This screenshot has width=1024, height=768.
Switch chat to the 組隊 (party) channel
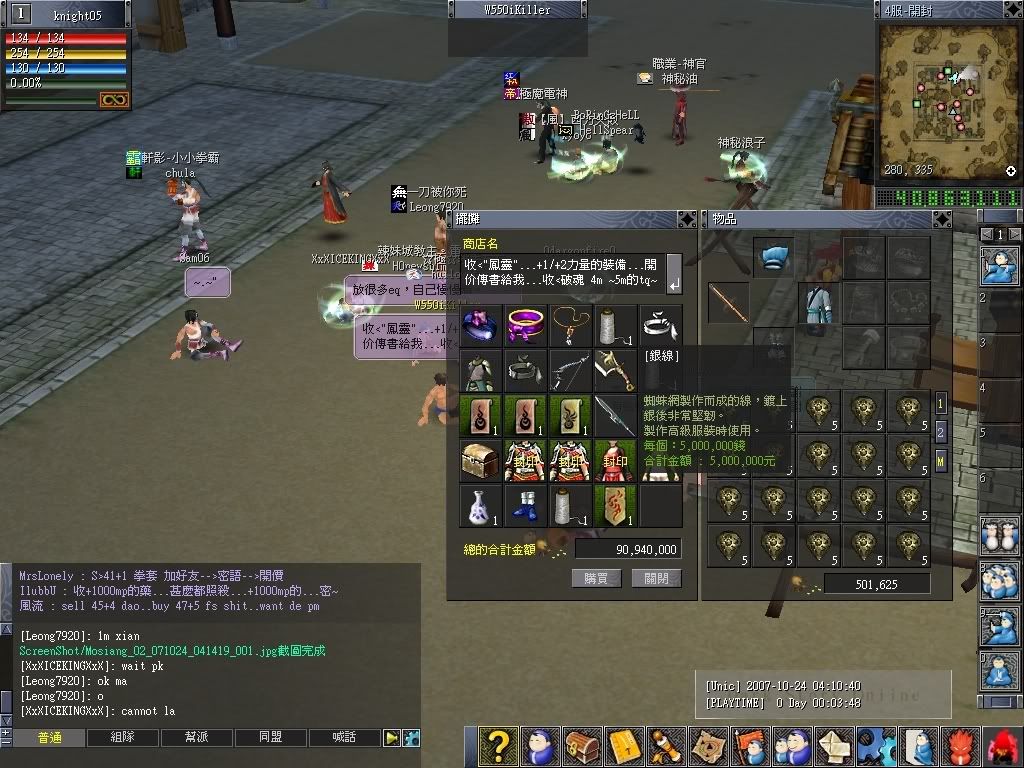click(x=123, y=738)
